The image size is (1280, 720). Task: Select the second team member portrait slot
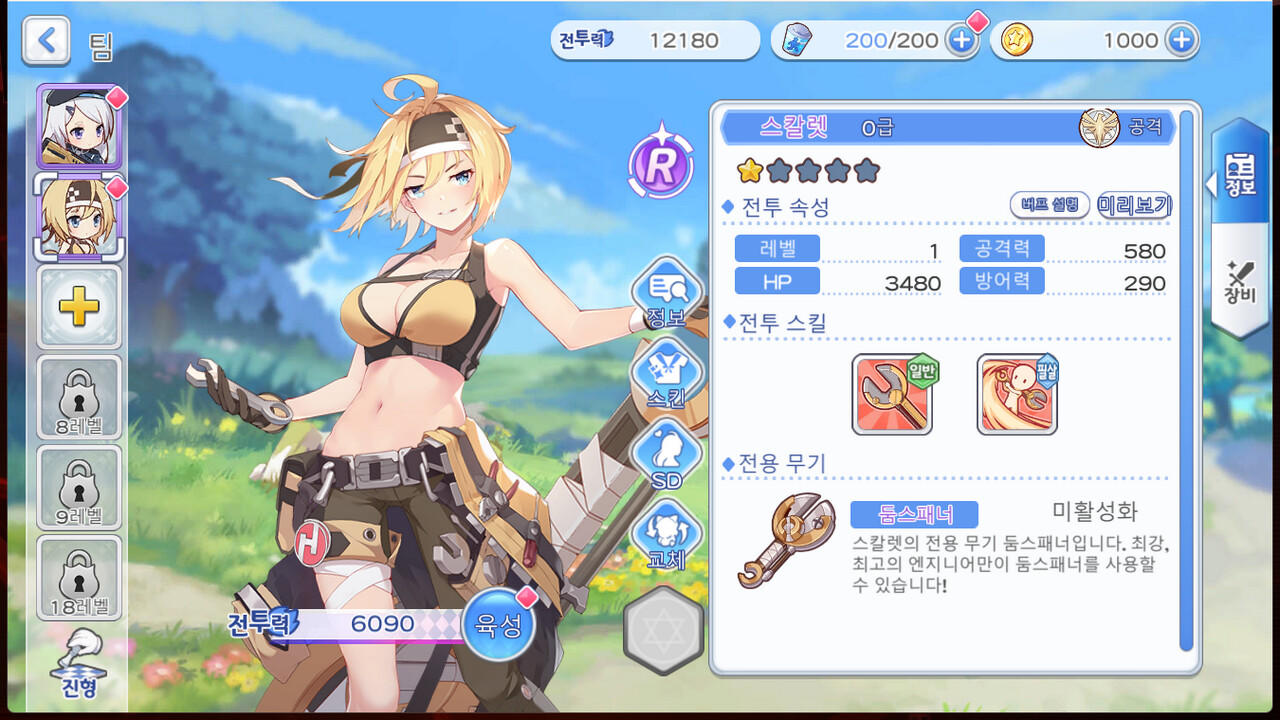click(x=80, y=217)
